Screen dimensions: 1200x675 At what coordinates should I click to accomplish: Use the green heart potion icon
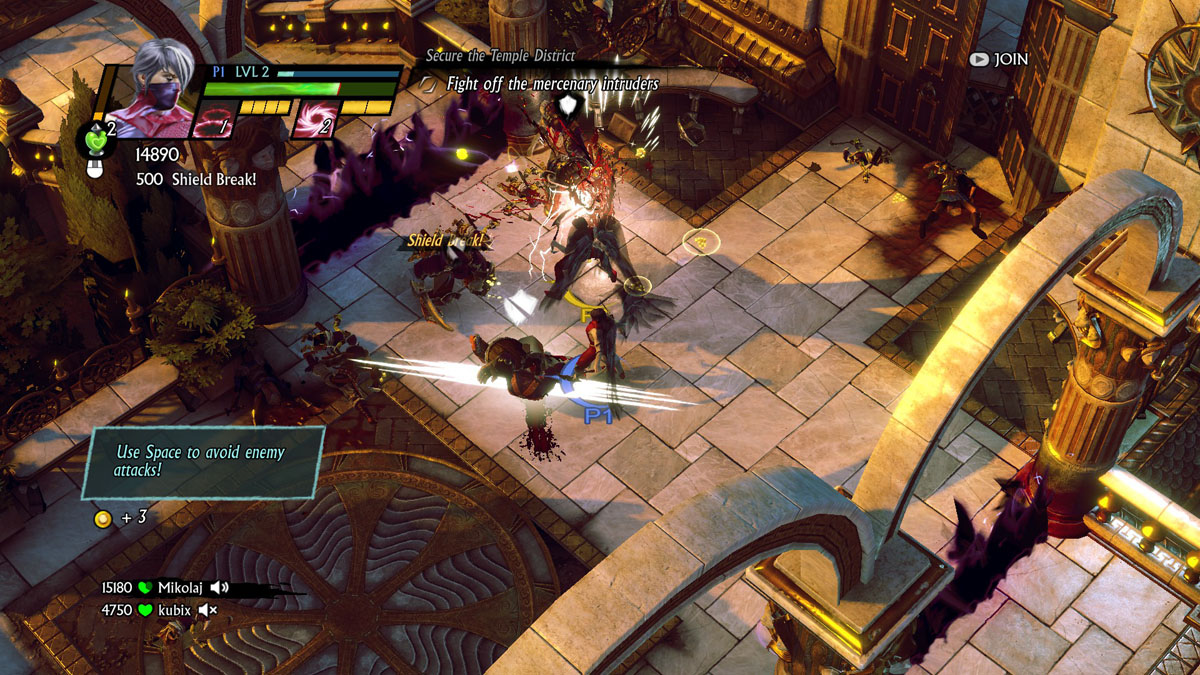[x=94, y=140]
